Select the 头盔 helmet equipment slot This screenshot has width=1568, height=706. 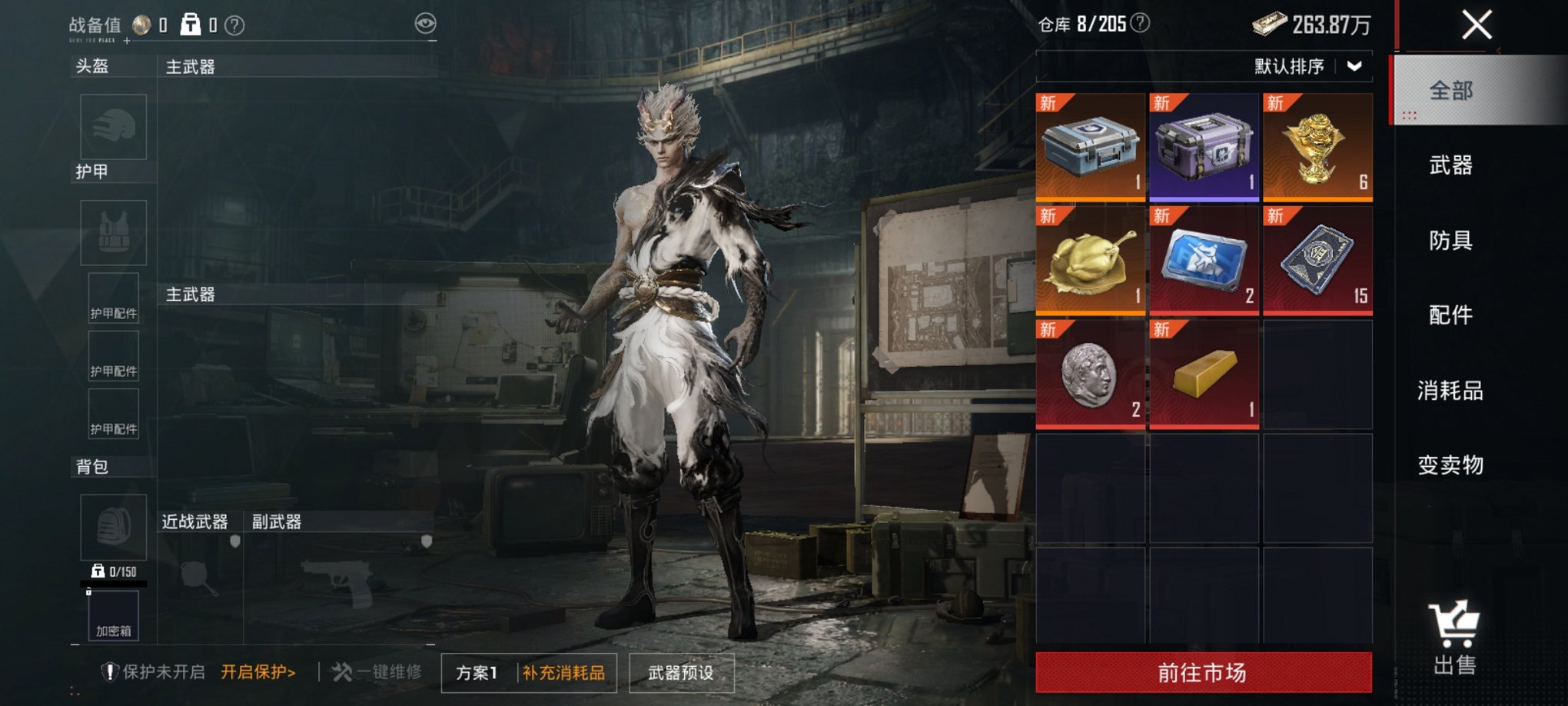tap(112, 127)
